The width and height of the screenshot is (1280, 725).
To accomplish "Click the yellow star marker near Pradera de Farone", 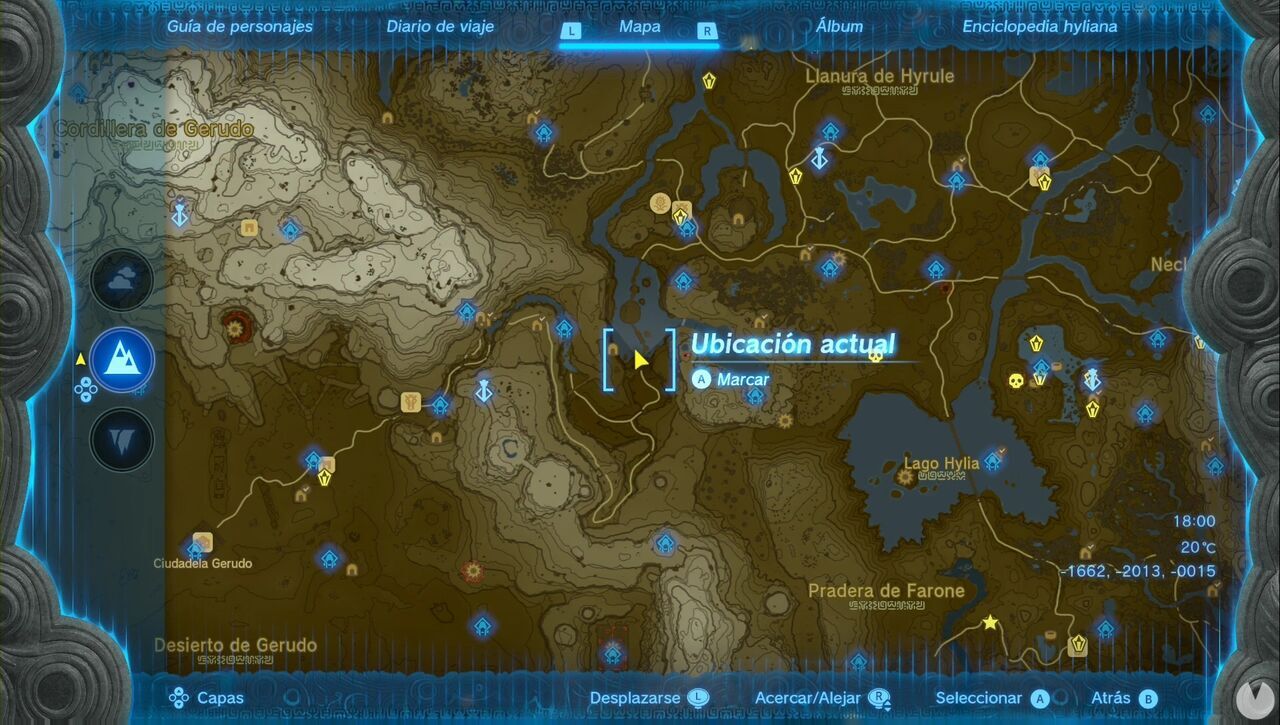I will click(988, 621).
